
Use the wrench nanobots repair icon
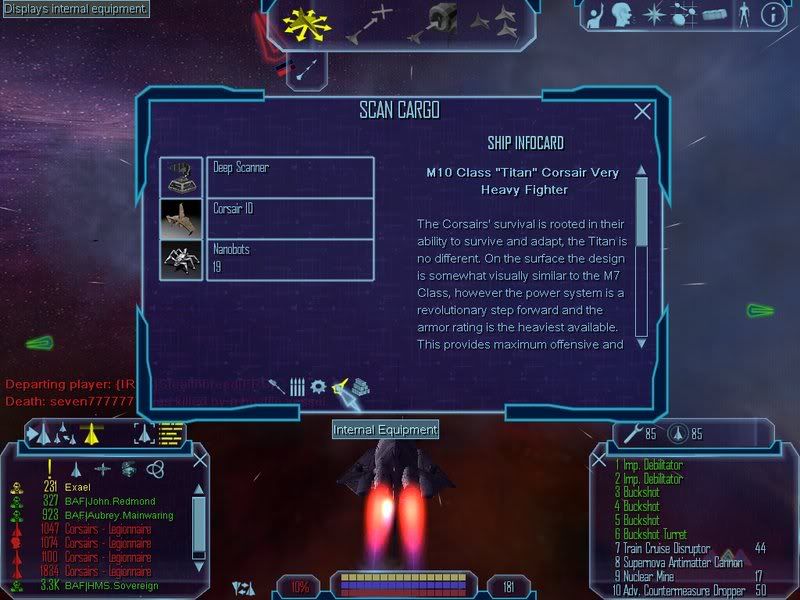[633, 434]
